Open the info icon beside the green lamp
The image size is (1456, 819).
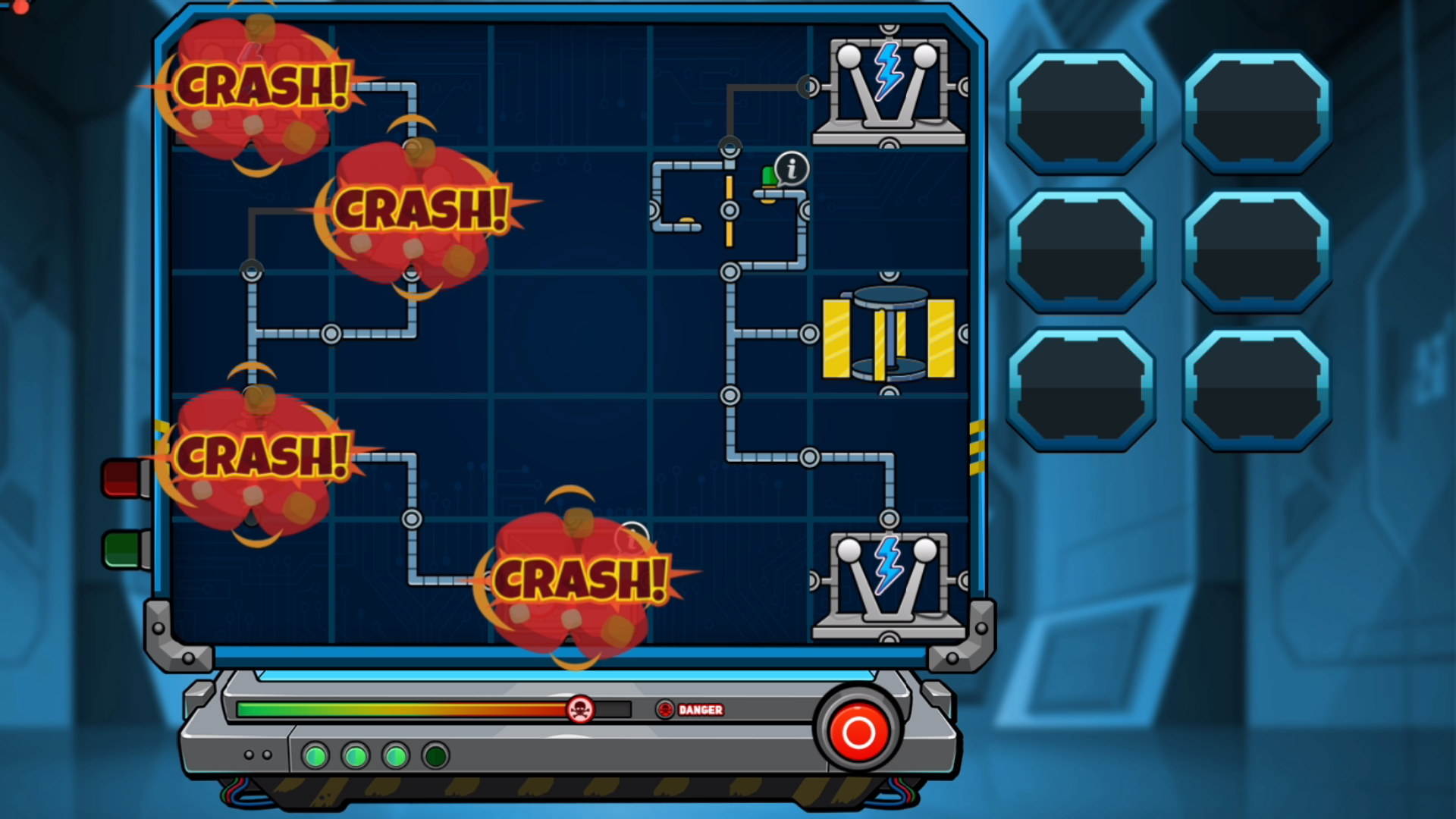(792, 168)
